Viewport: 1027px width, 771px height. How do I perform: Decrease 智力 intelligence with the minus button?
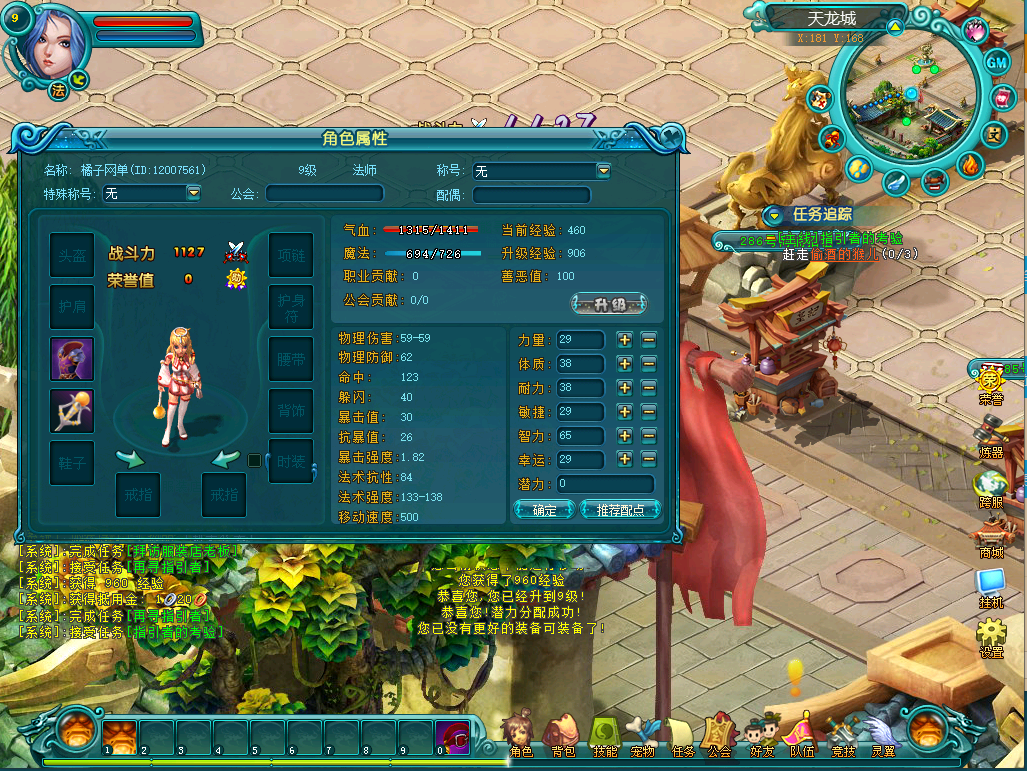[649, 436]
